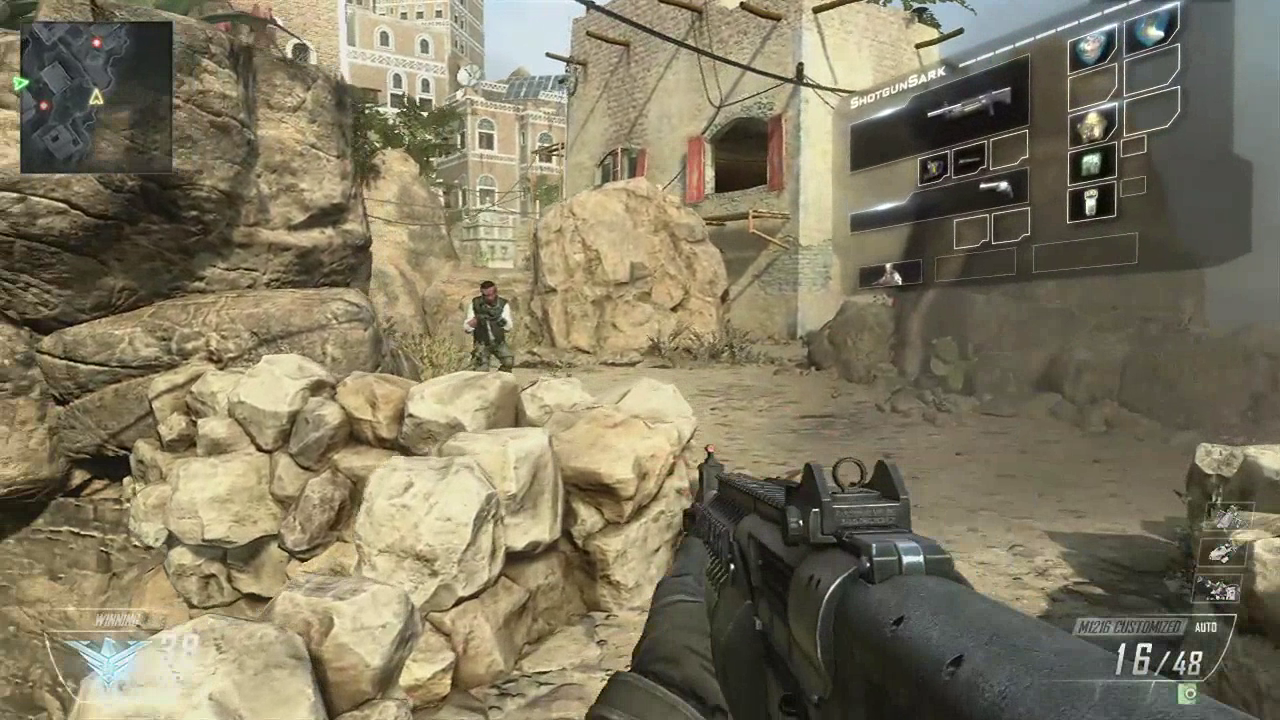Select the green teammate arrow on minimap
This screenshot has height=720, width=1280.
[20, 84]
